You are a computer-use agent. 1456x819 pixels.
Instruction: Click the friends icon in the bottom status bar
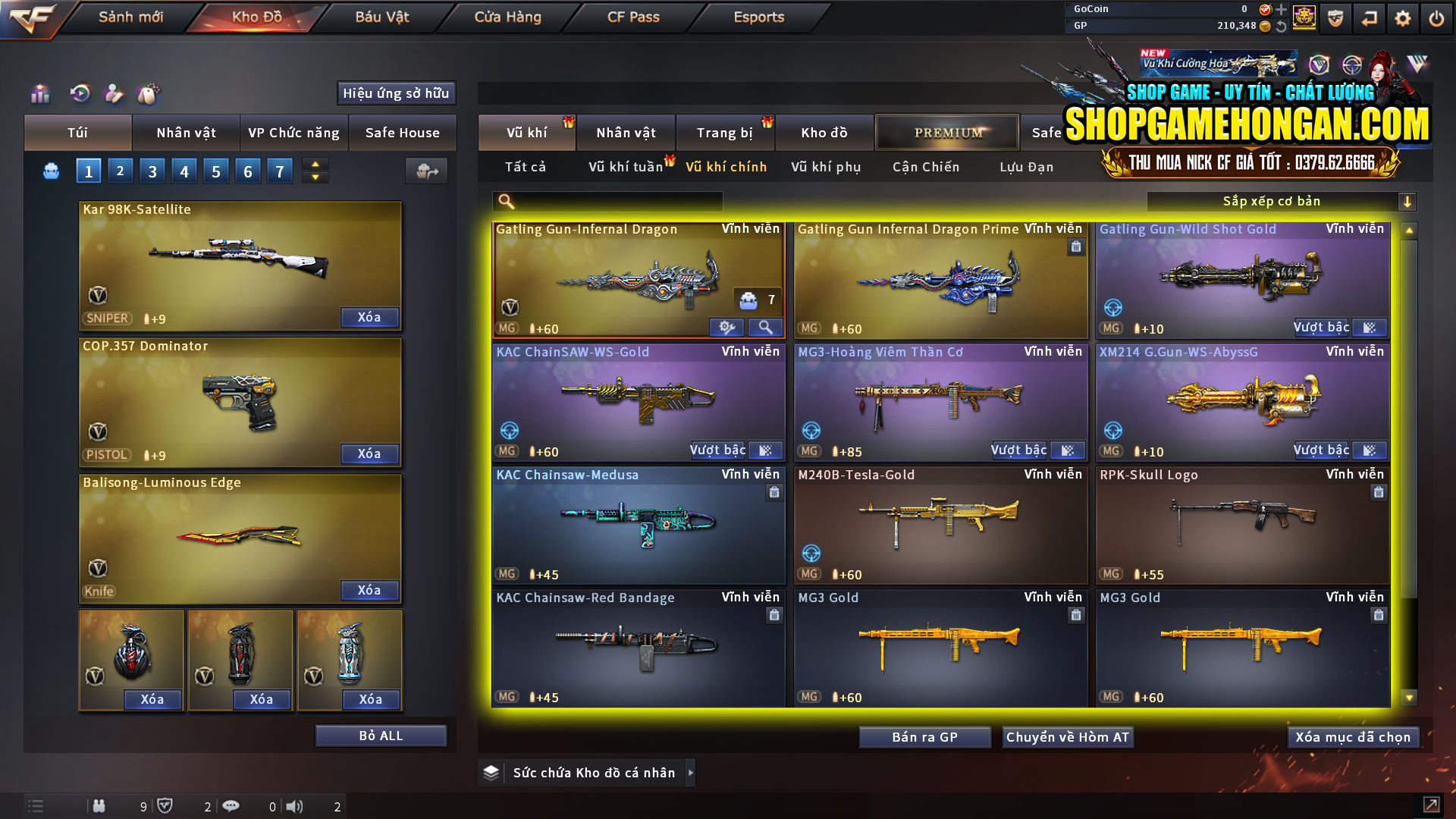[99, 806]
